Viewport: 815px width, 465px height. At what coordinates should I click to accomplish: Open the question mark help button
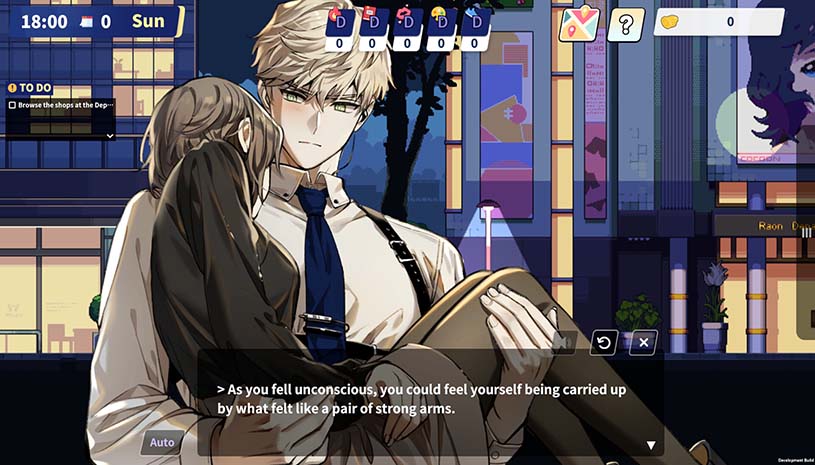(627, 24)
